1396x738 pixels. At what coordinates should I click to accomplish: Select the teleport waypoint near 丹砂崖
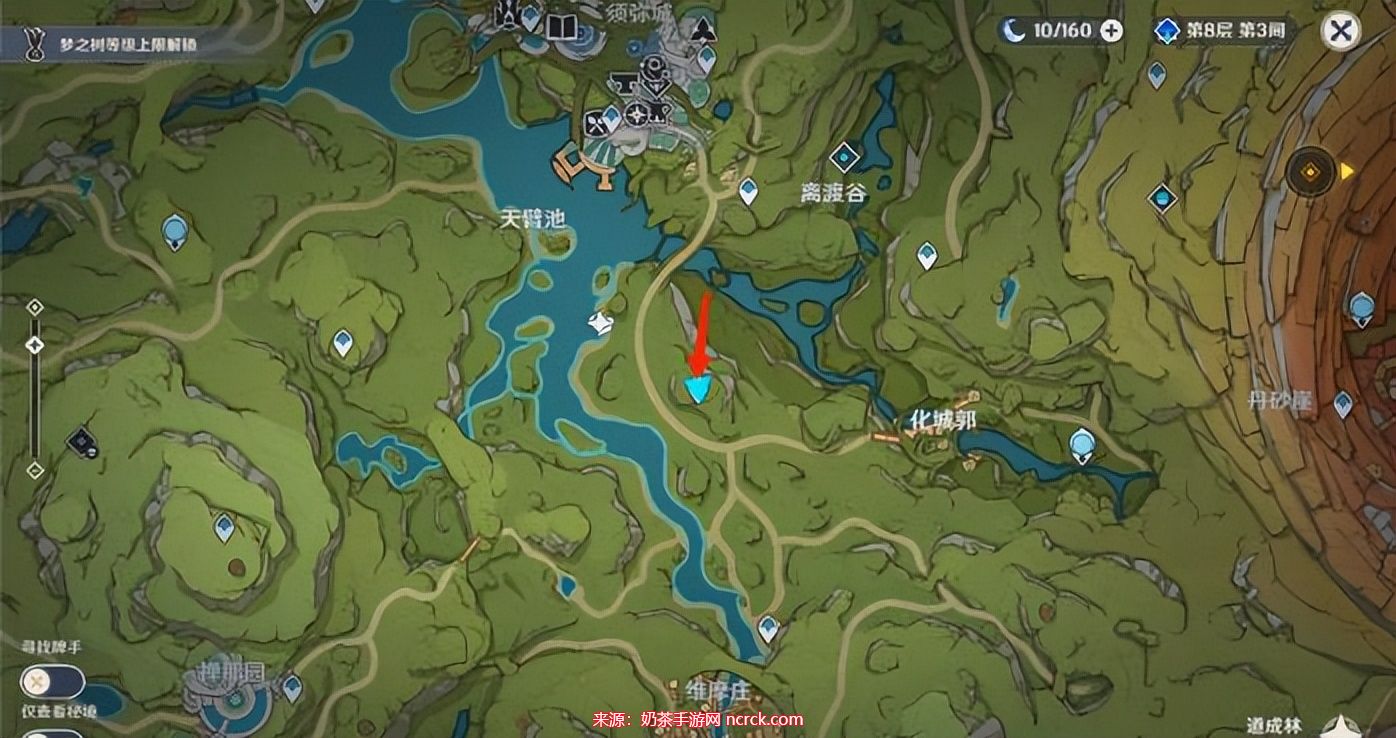tap(1343, 403)
